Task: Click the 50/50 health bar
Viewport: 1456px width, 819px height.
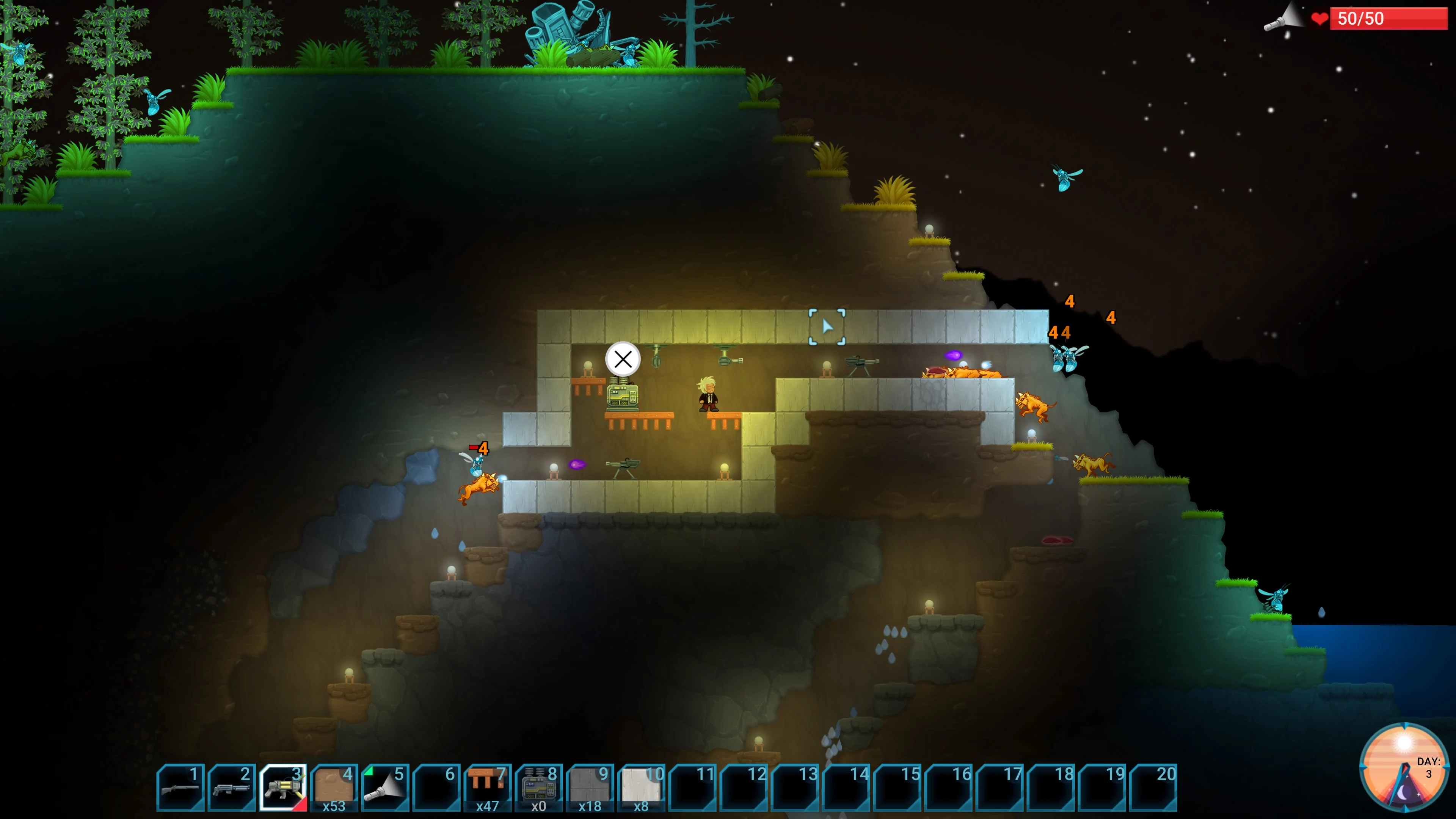Action: [1389, 19]
